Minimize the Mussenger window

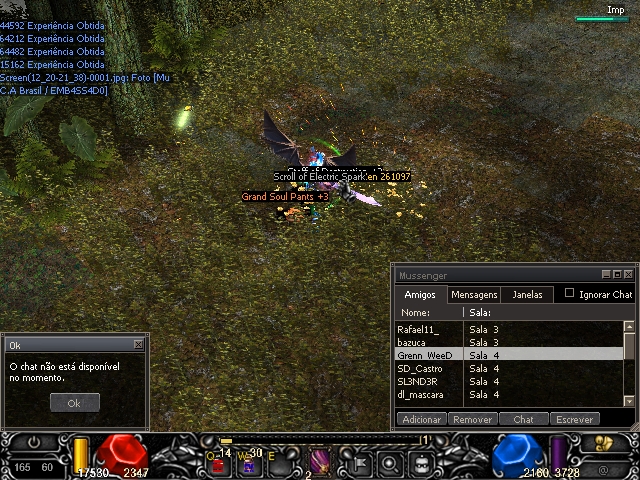pos(606,274)
